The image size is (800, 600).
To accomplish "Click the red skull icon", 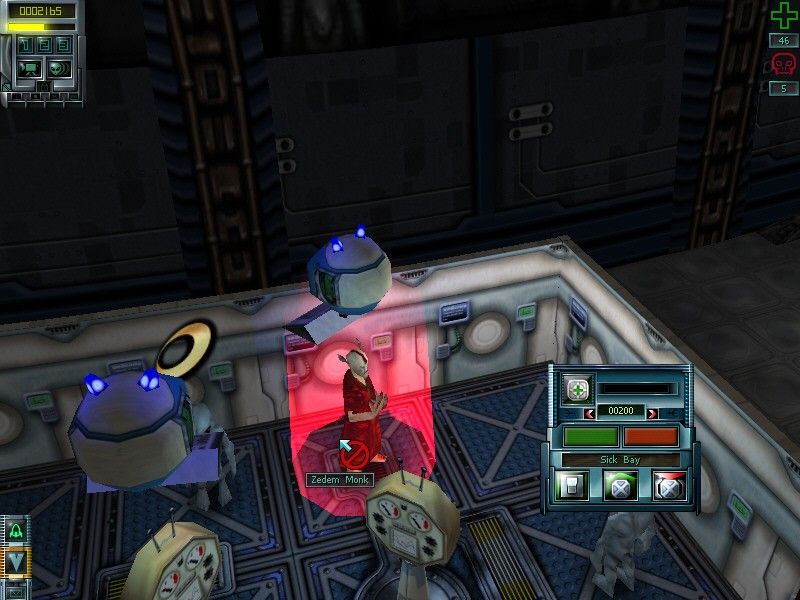I will [783, 66].
